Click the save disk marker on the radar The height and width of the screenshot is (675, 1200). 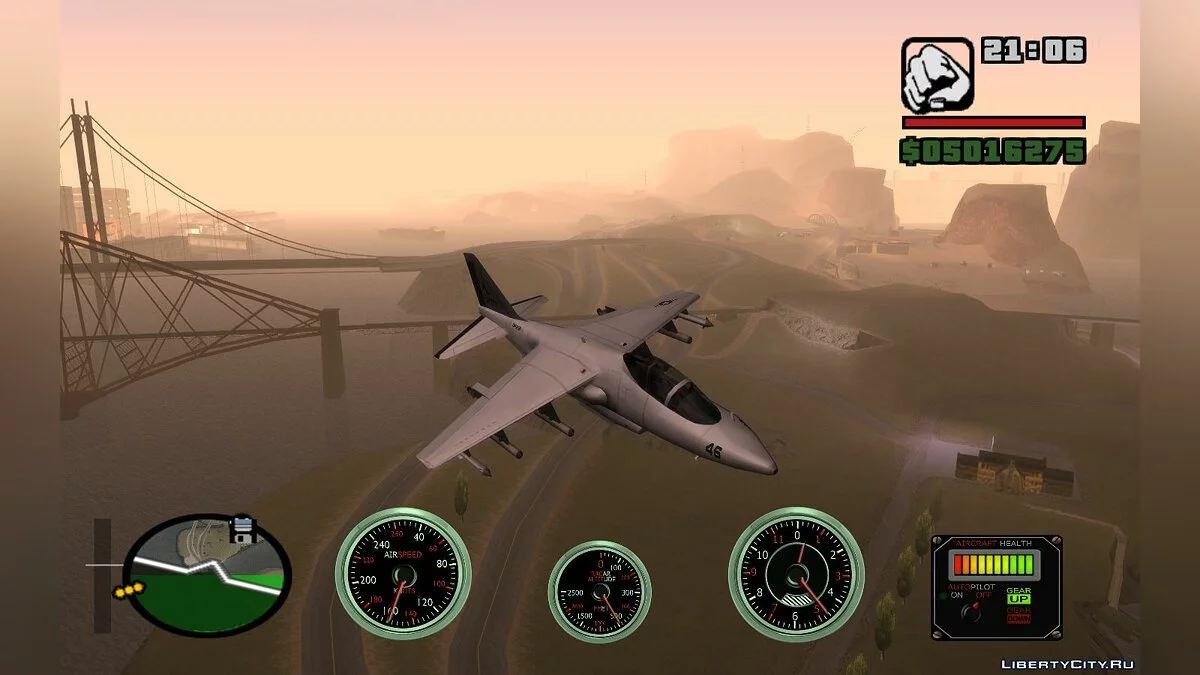[x=243, y=529]
